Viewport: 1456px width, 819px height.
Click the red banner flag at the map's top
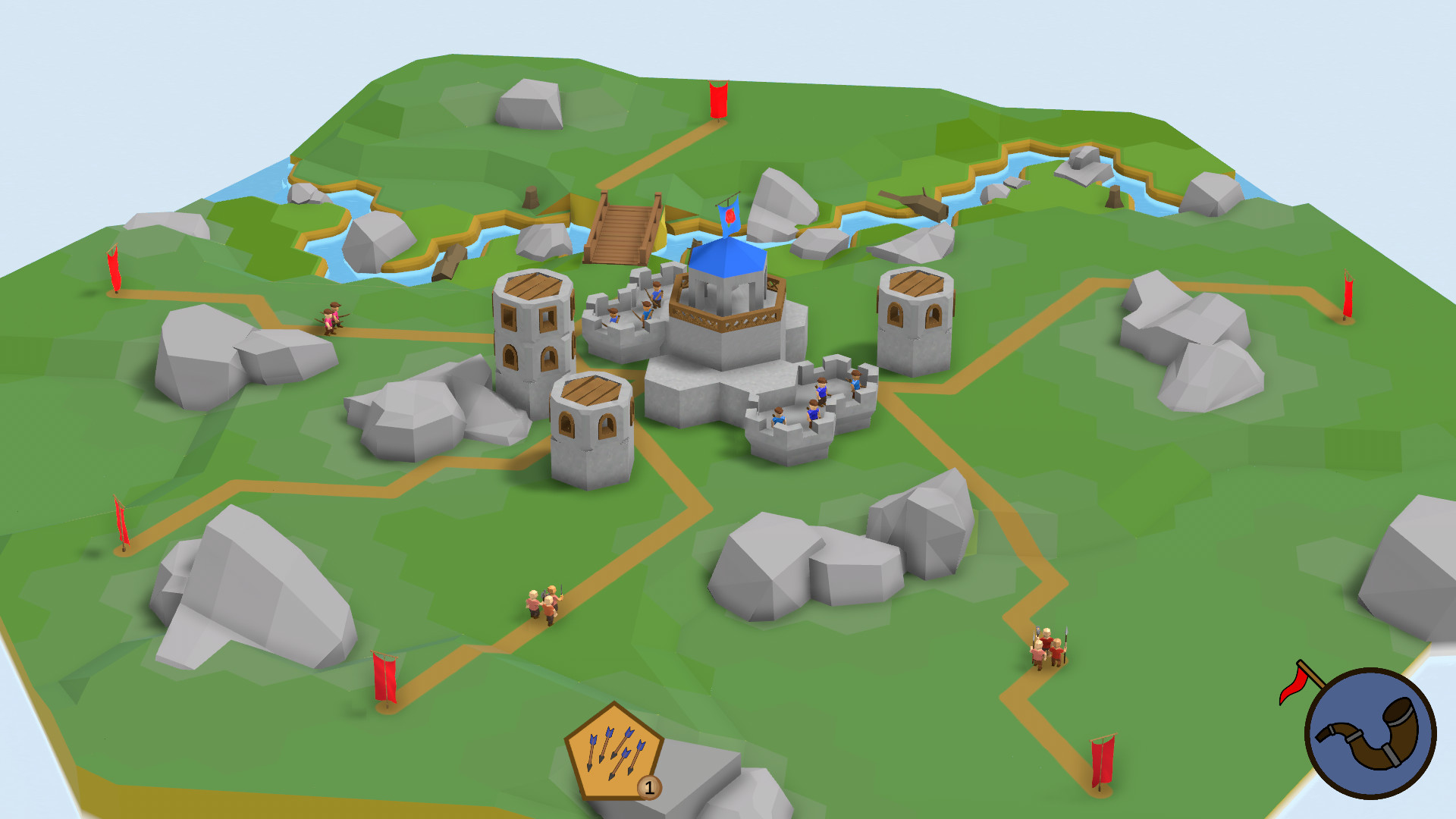(717, 99)
